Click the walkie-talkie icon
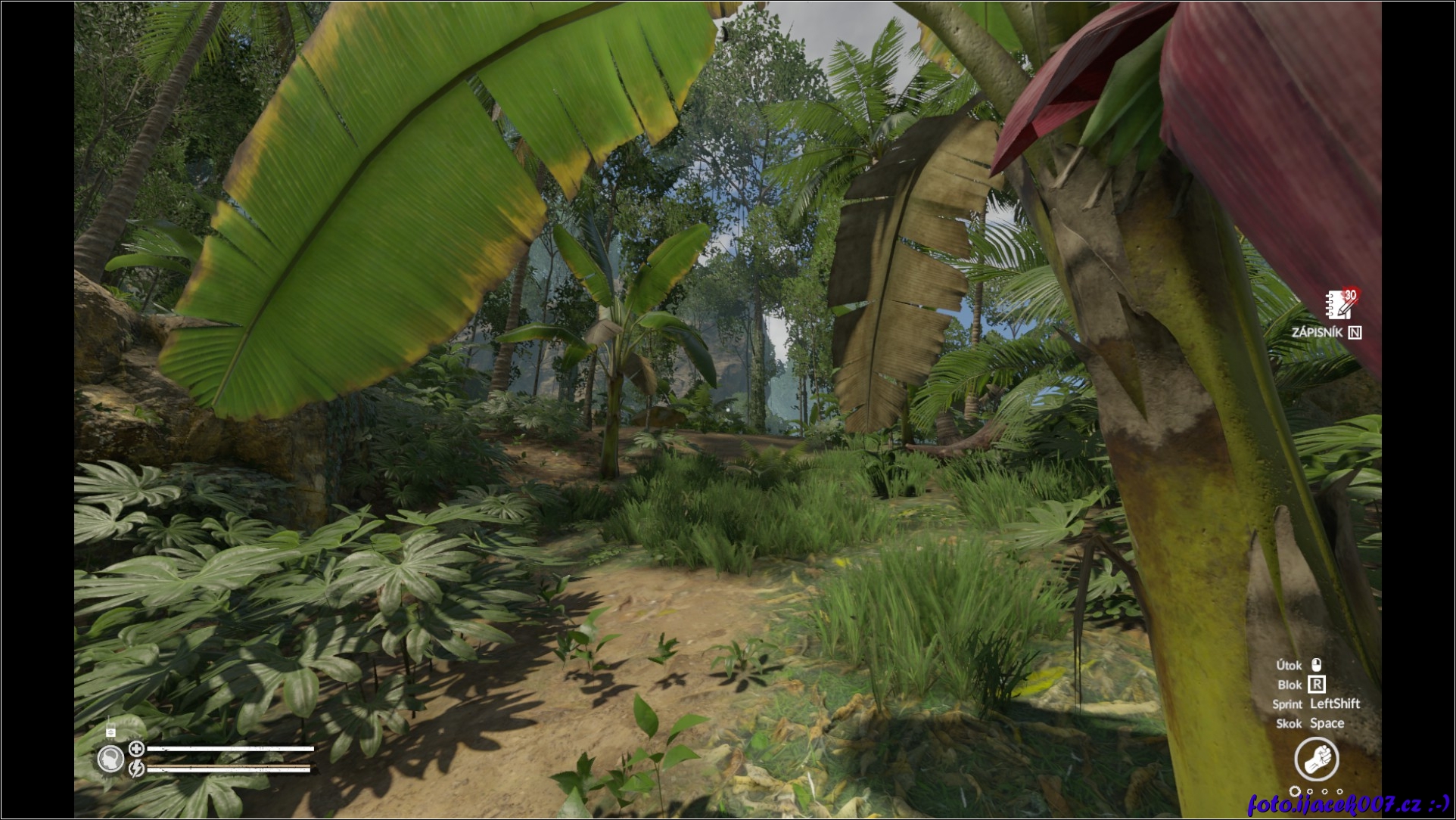The height and width of the screenshot is (820, 1456). pos(110,731)
